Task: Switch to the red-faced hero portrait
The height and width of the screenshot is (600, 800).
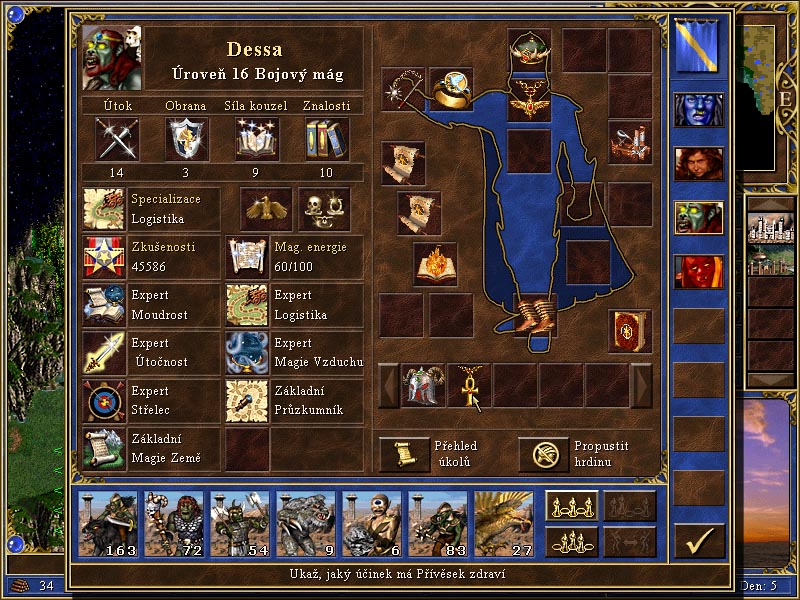Action: coord(697,271)
